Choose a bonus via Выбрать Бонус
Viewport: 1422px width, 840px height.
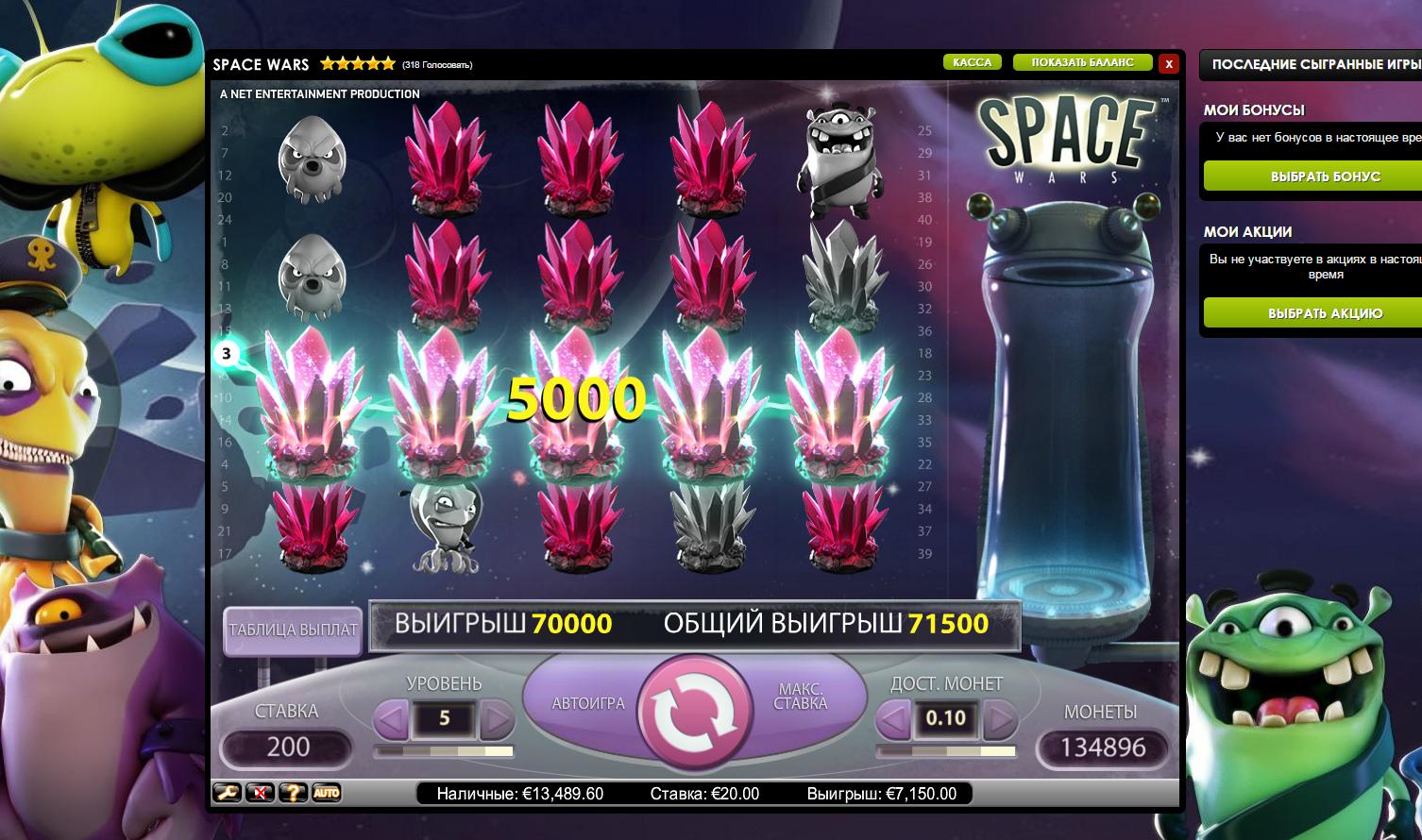point(1325,176)
